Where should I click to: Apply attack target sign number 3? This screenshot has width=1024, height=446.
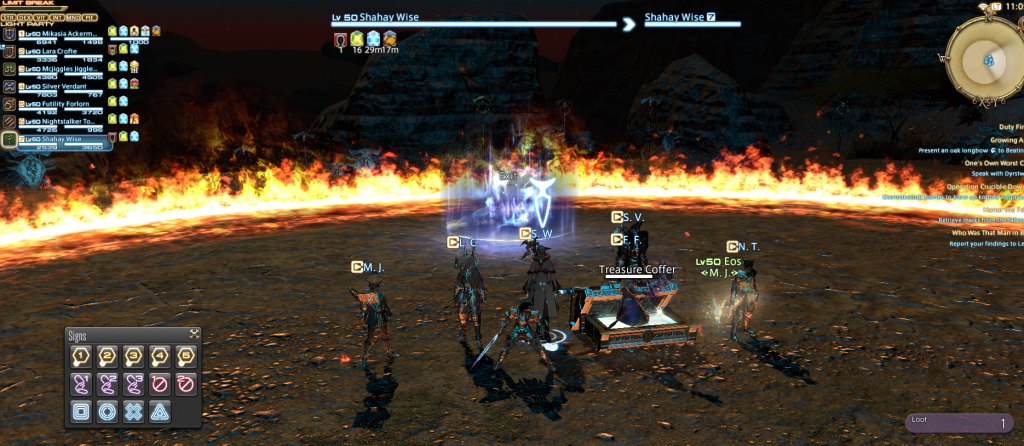tap(133, 357)
